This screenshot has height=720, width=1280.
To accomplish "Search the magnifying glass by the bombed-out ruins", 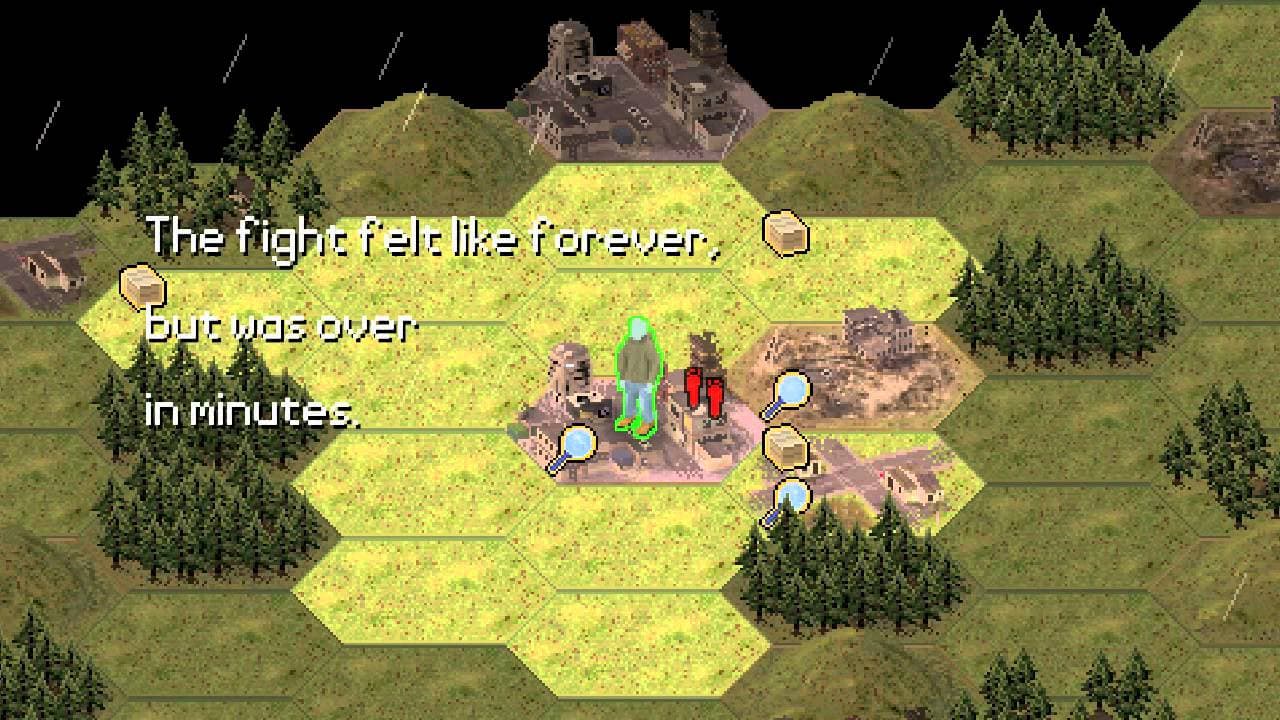I will [x=788, y=394].
